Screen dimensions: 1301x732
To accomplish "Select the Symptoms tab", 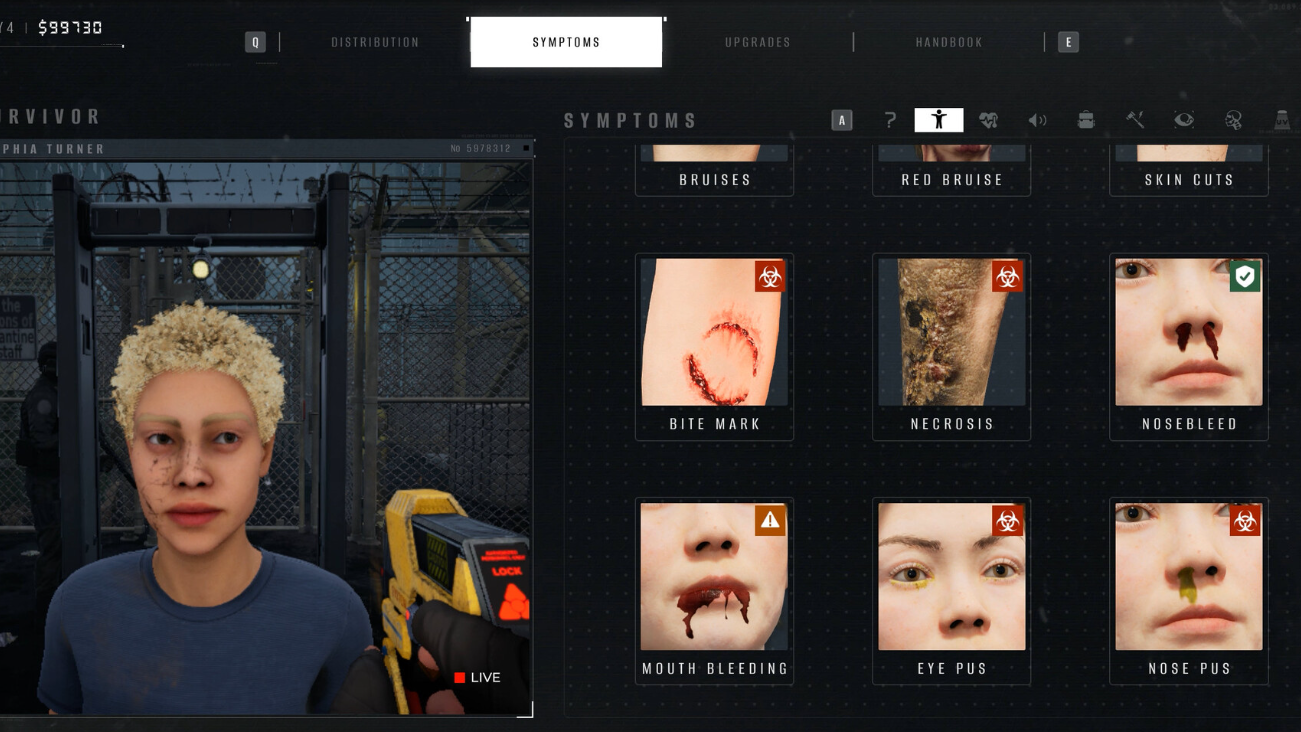I will coord(566,42).
